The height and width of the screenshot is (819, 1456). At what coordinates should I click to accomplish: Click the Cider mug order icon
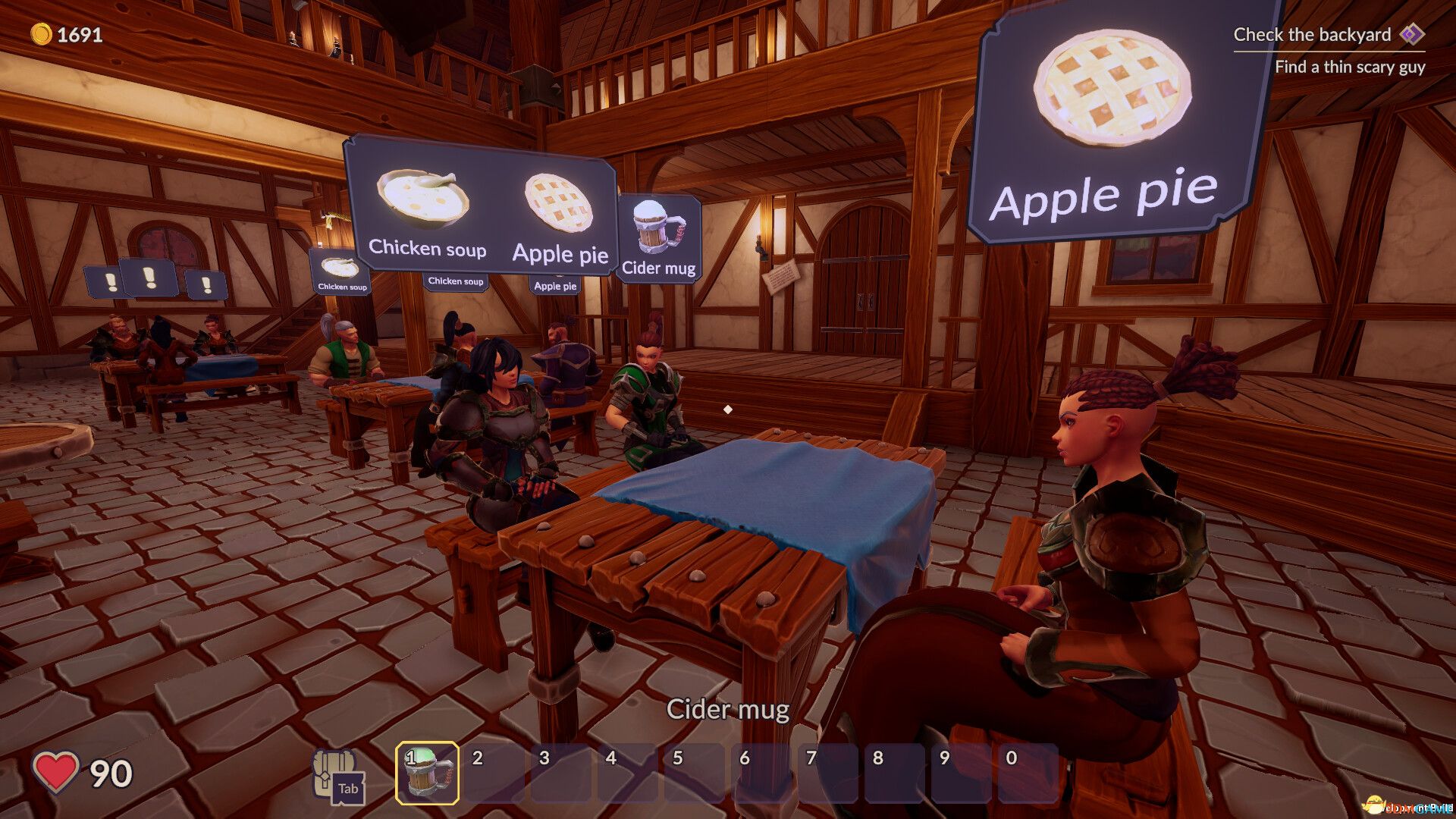coord(657,226)
